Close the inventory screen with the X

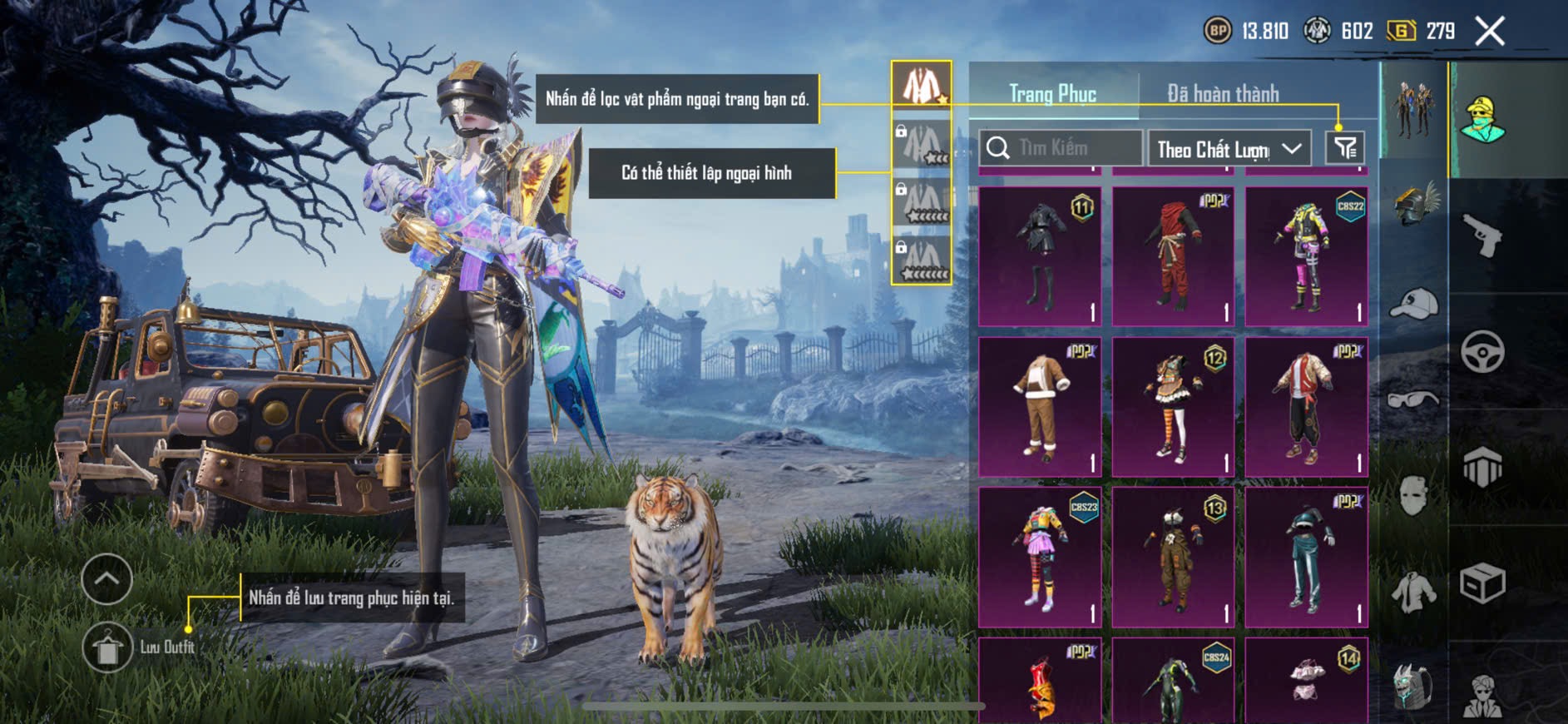click(1489, 32)
